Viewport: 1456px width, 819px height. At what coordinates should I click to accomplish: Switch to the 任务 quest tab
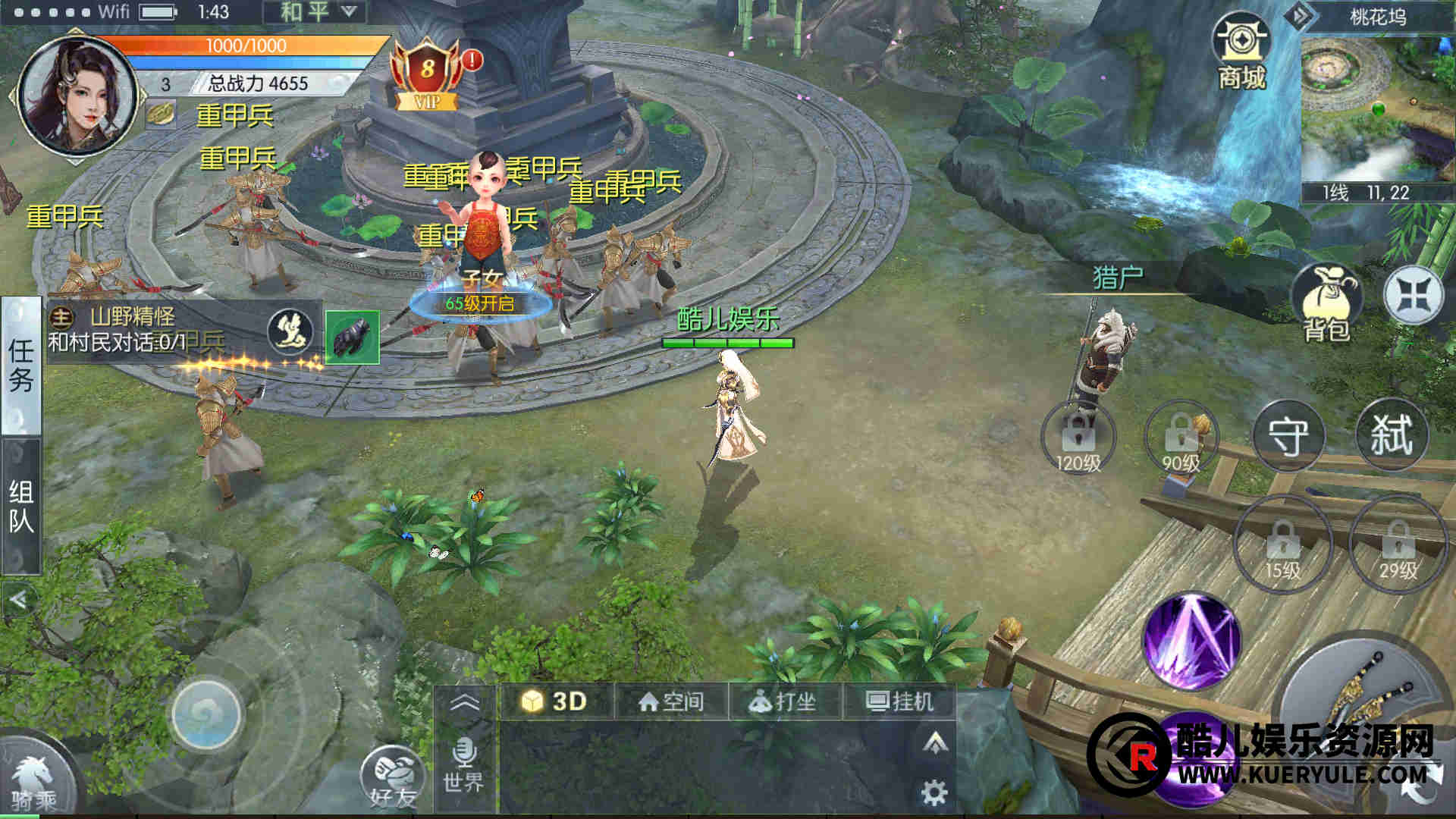click(20, 366)
